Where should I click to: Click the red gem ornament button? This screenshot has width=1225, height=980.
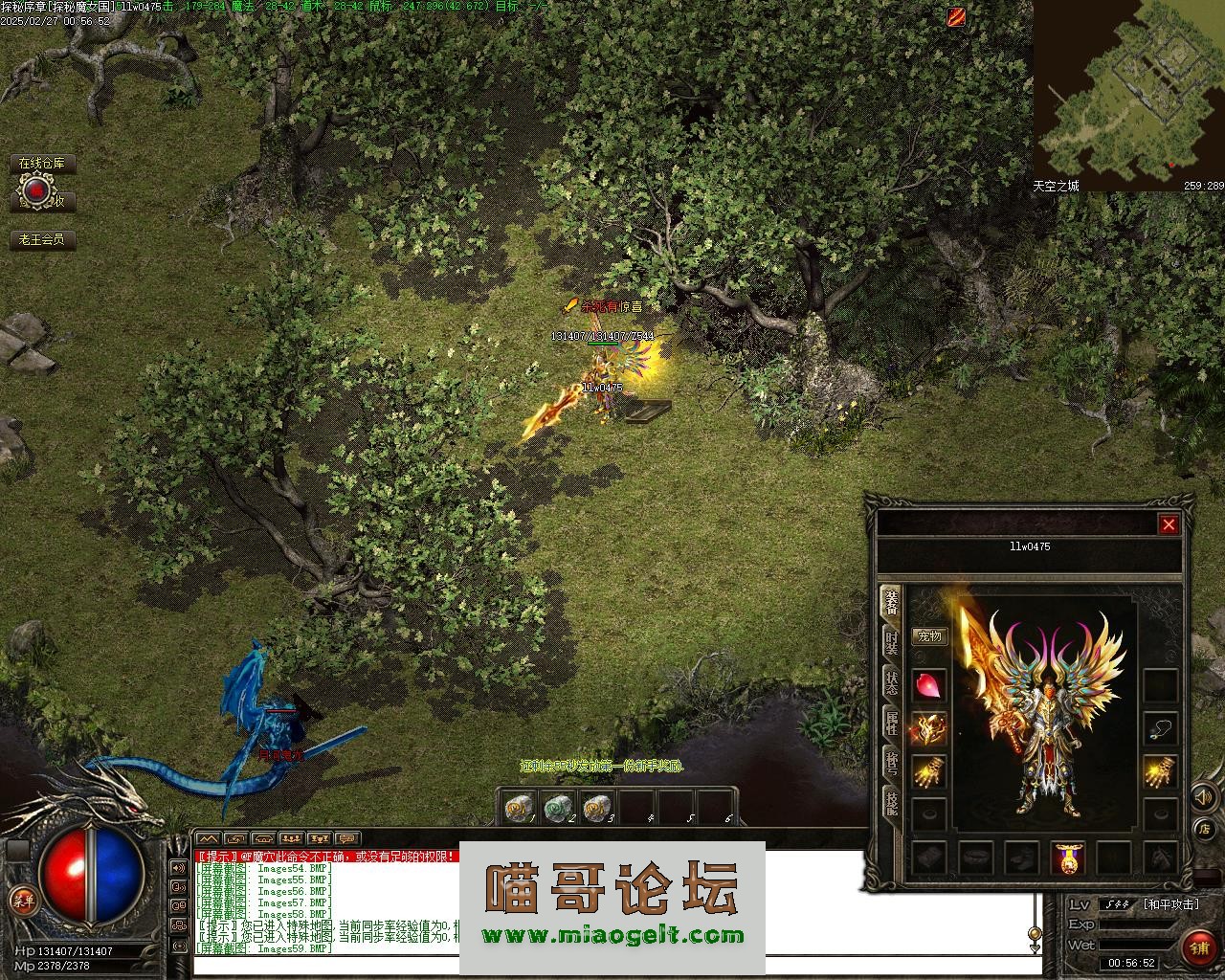pos(36,192)
